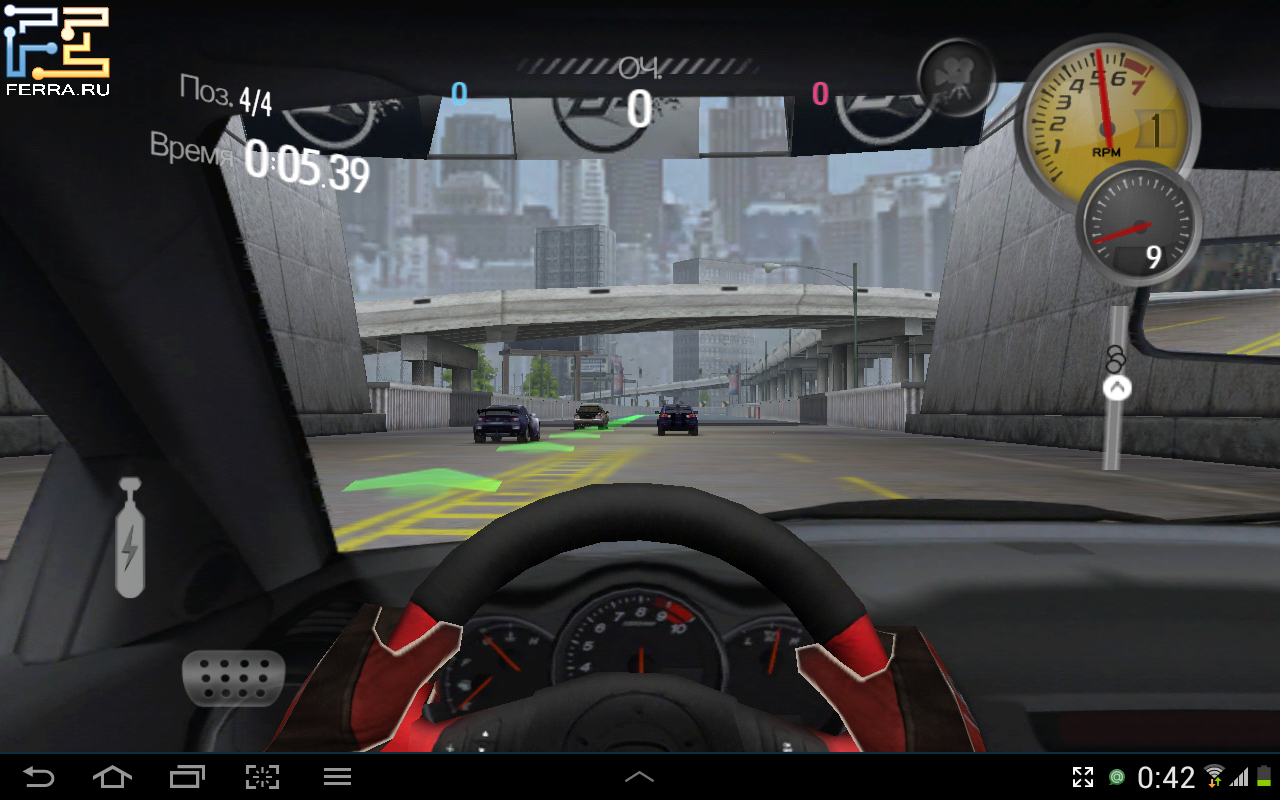The width and height of the screenshot is (1280, 800).
Task: Shift up with the gear arrow button
Action: [1116, 387]
